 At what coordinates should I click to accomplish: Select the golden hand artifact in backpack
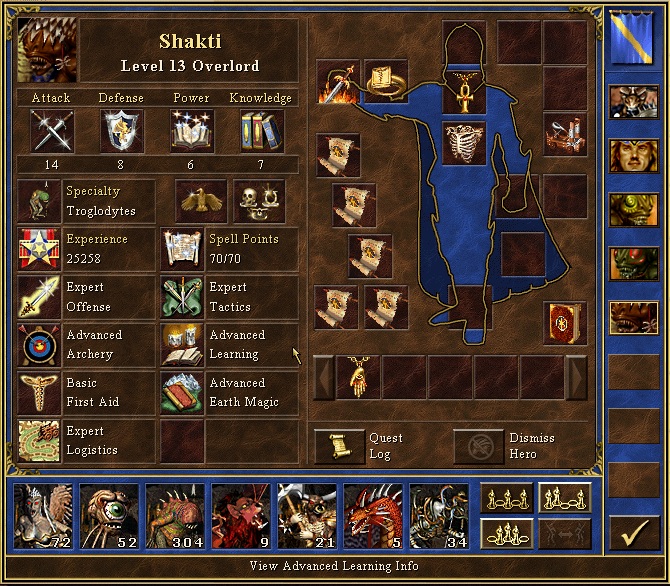(x=358, y=376)
